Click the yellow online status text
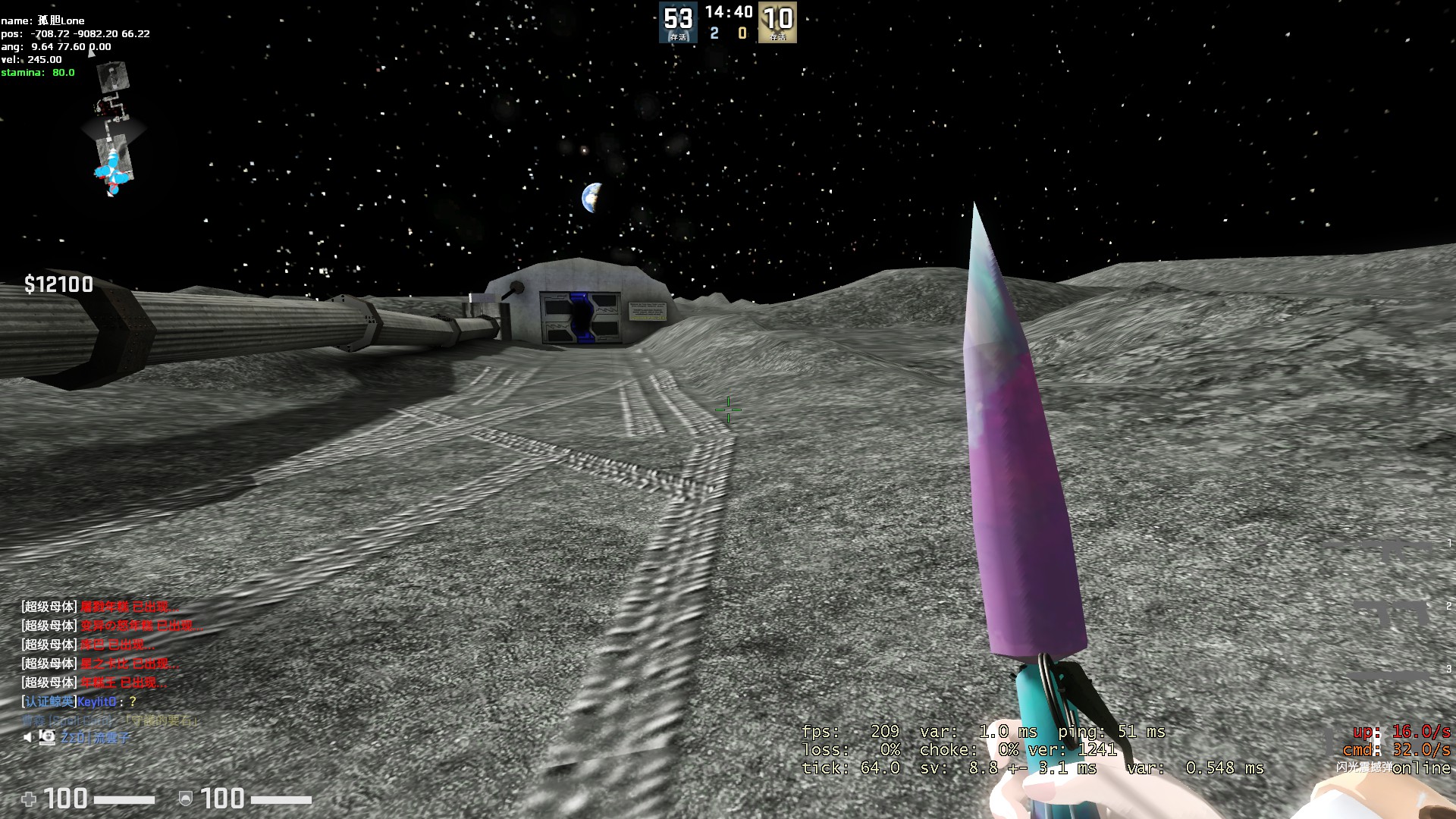1456x819 pixels. 1422,768
